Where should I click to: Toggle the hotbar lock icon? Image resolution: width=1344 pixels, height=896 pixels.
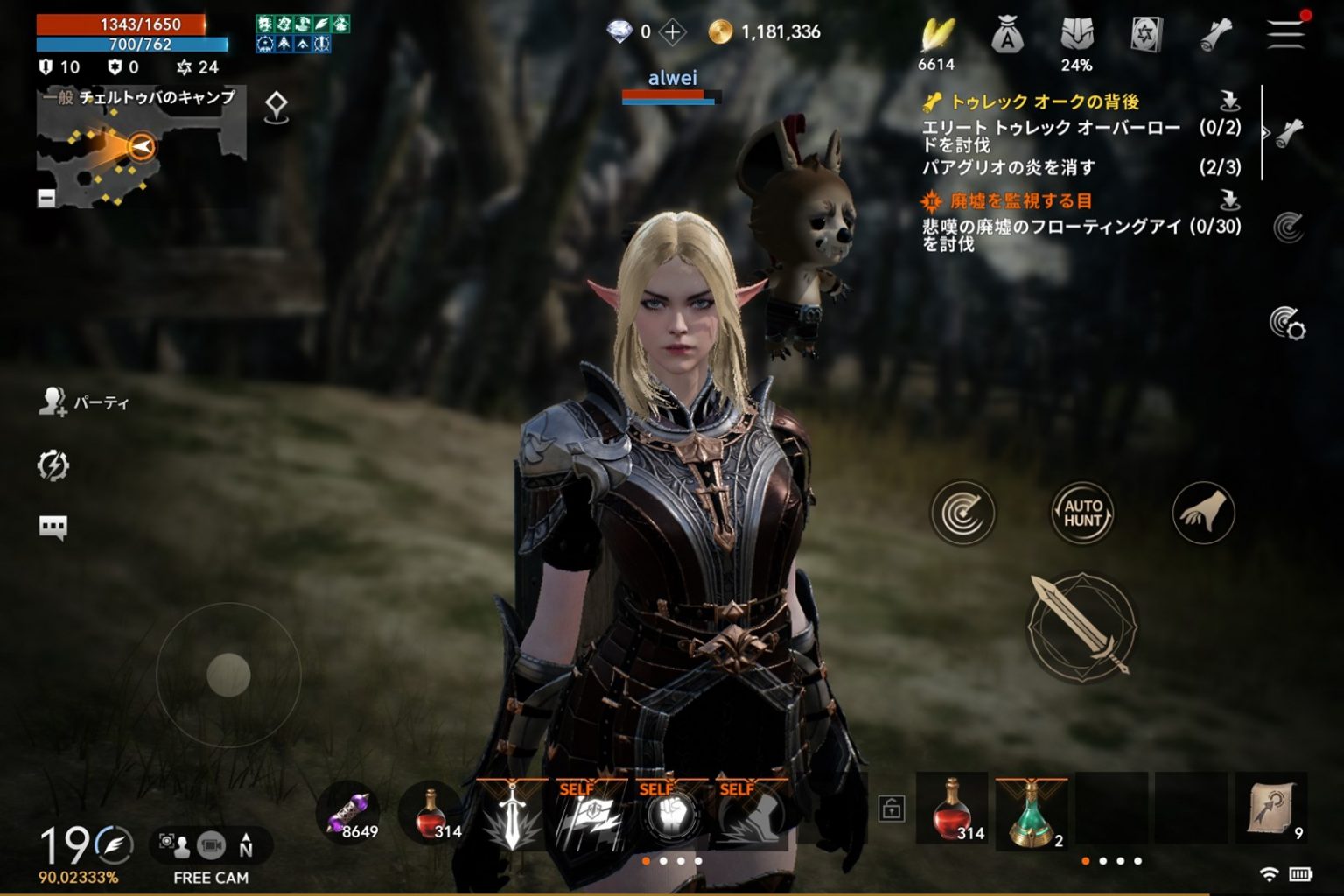[891, 808]
